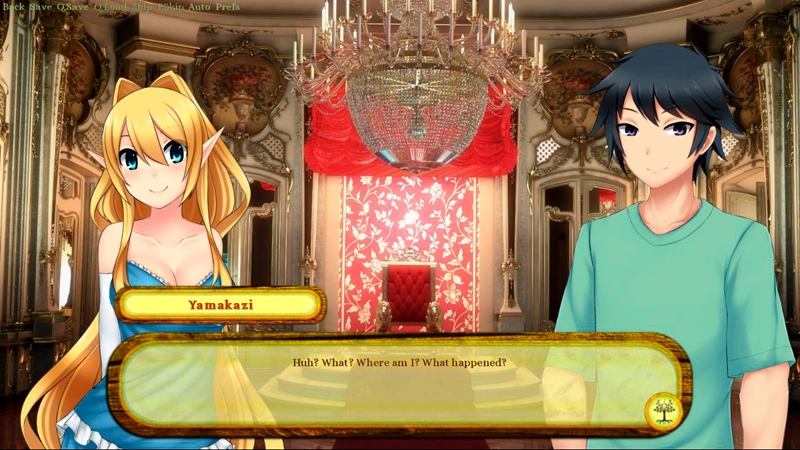Click the F.Skip fast skip button
This screenshot has height=450, width=800.
coord(170,7)
